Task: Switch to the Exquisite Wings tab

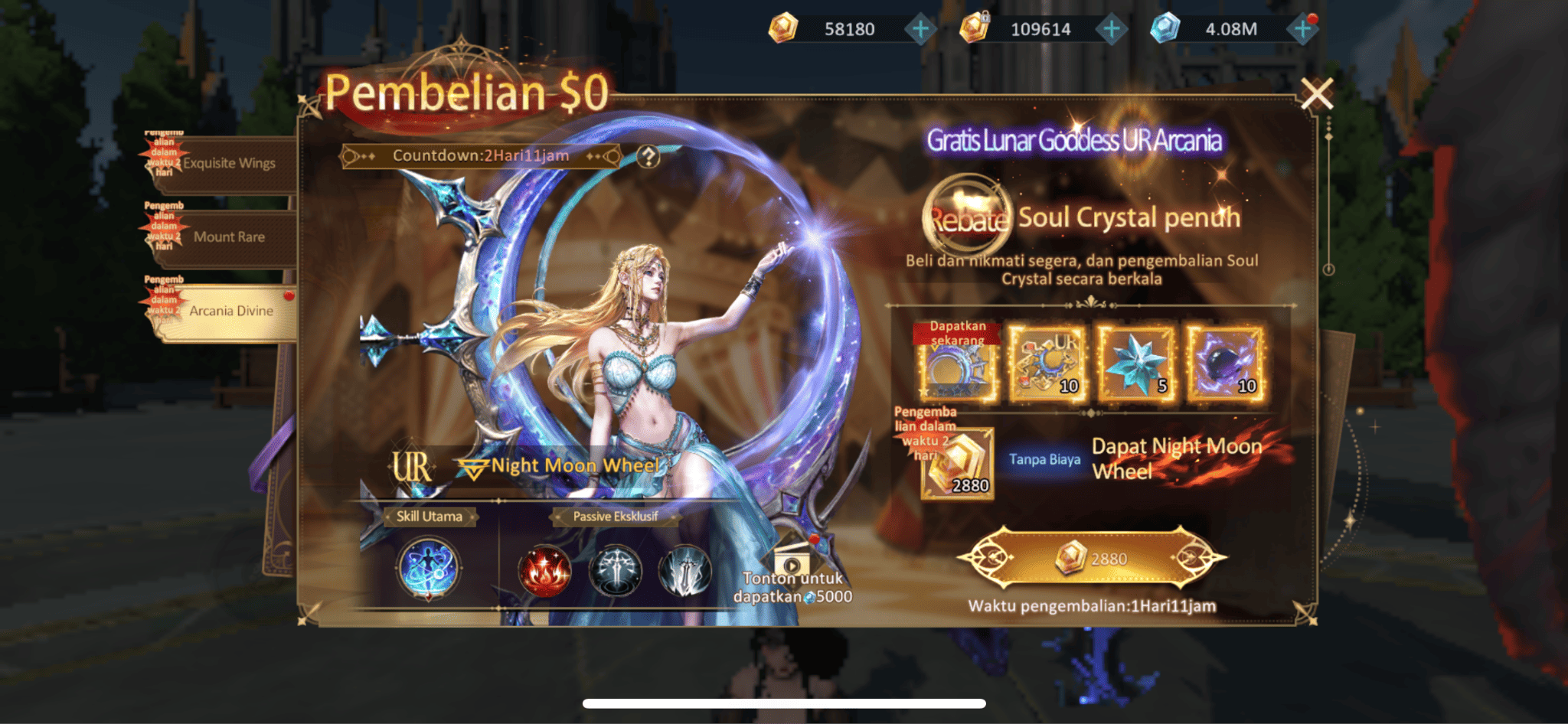Action: [228, 164]
